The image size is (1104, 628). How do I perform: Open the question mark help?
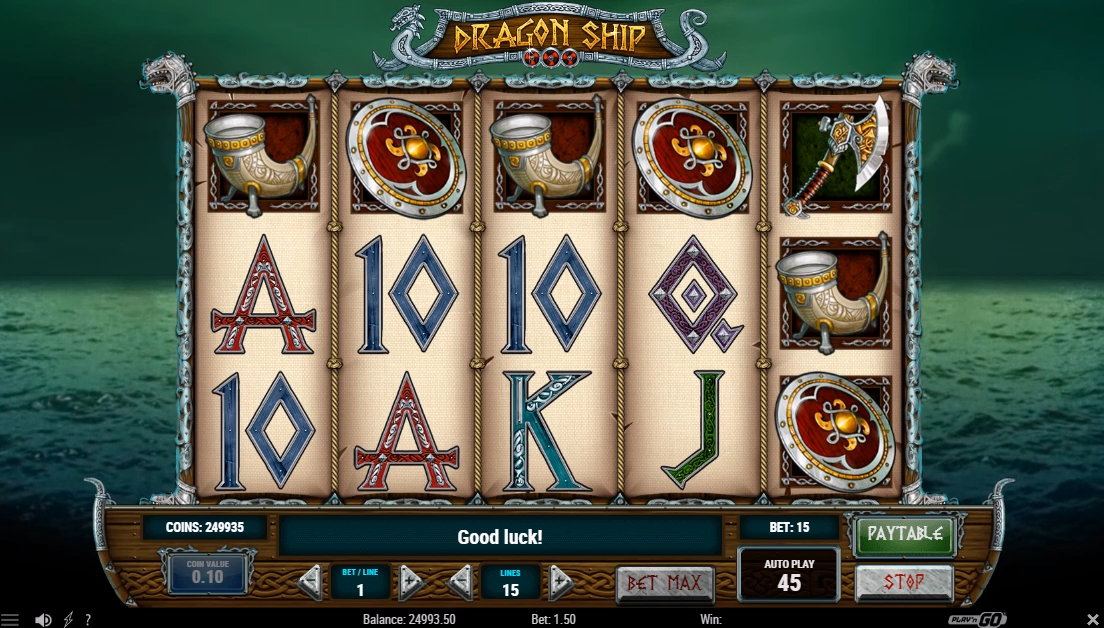click(88, 620)
